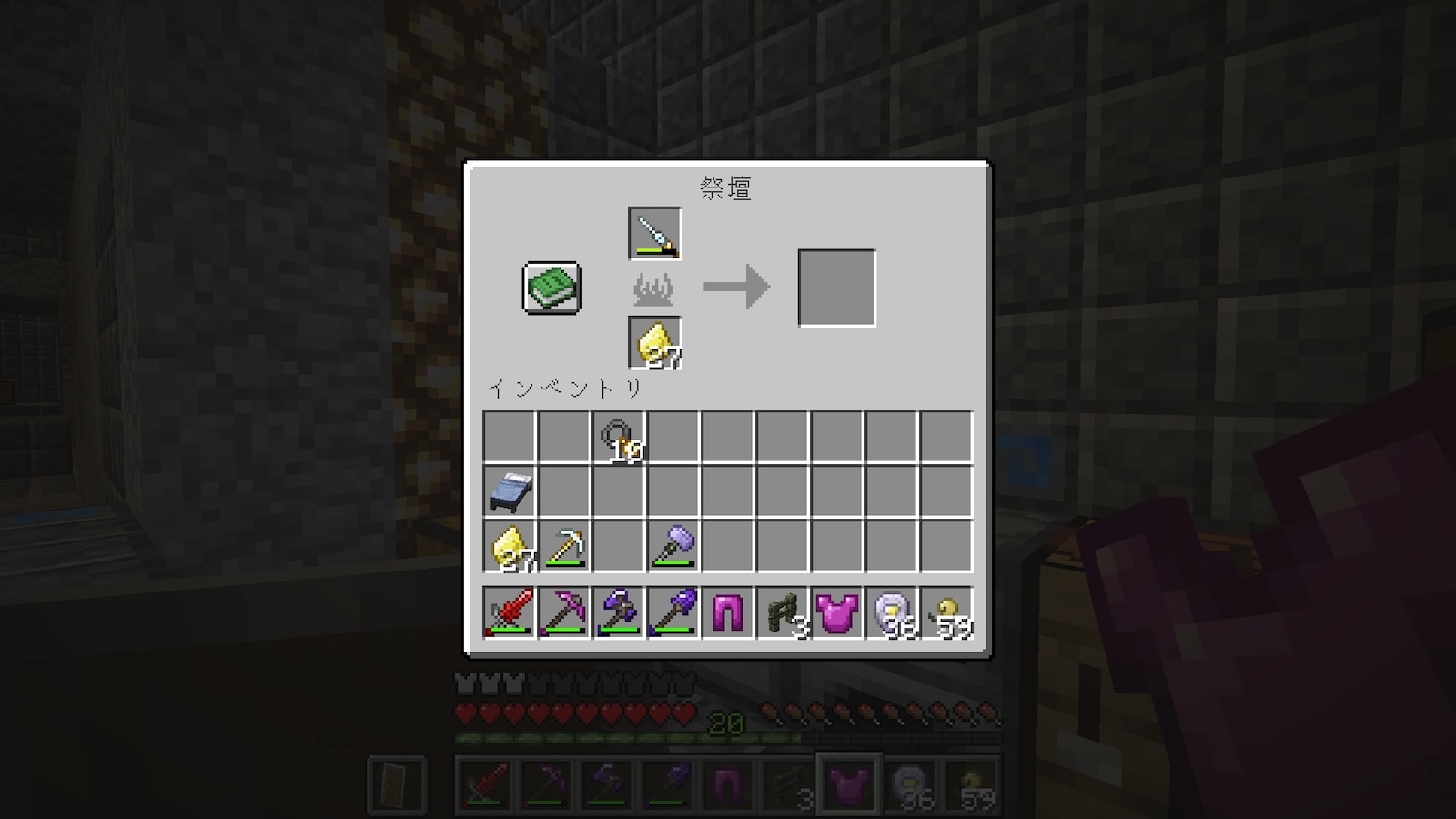Pick up the magenta chestplate
Image resolution: width=1456 pixels, height=819 pixels.
point(837,612)
